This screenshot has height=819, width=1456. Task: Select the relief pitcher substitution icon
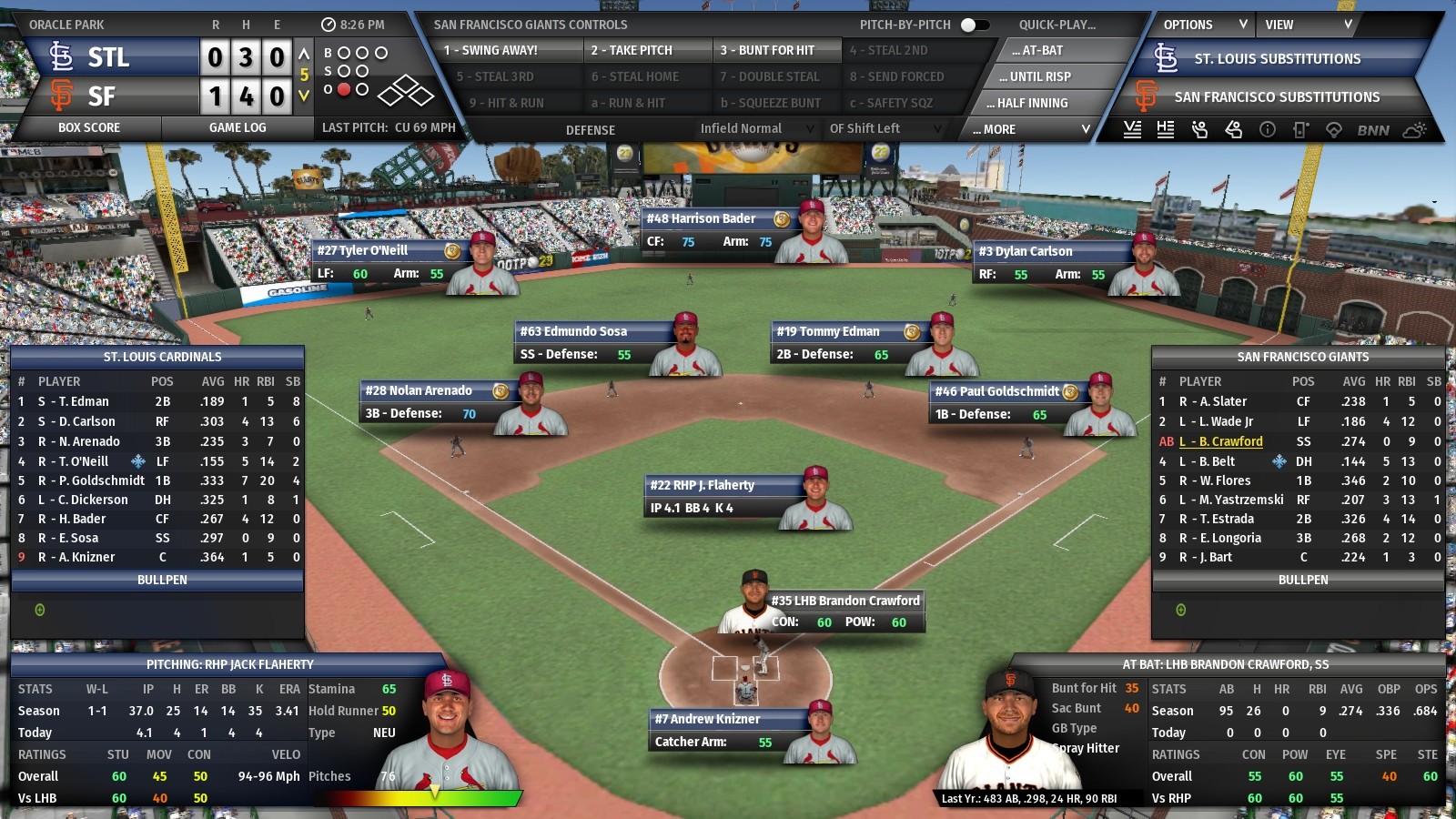1199,130
